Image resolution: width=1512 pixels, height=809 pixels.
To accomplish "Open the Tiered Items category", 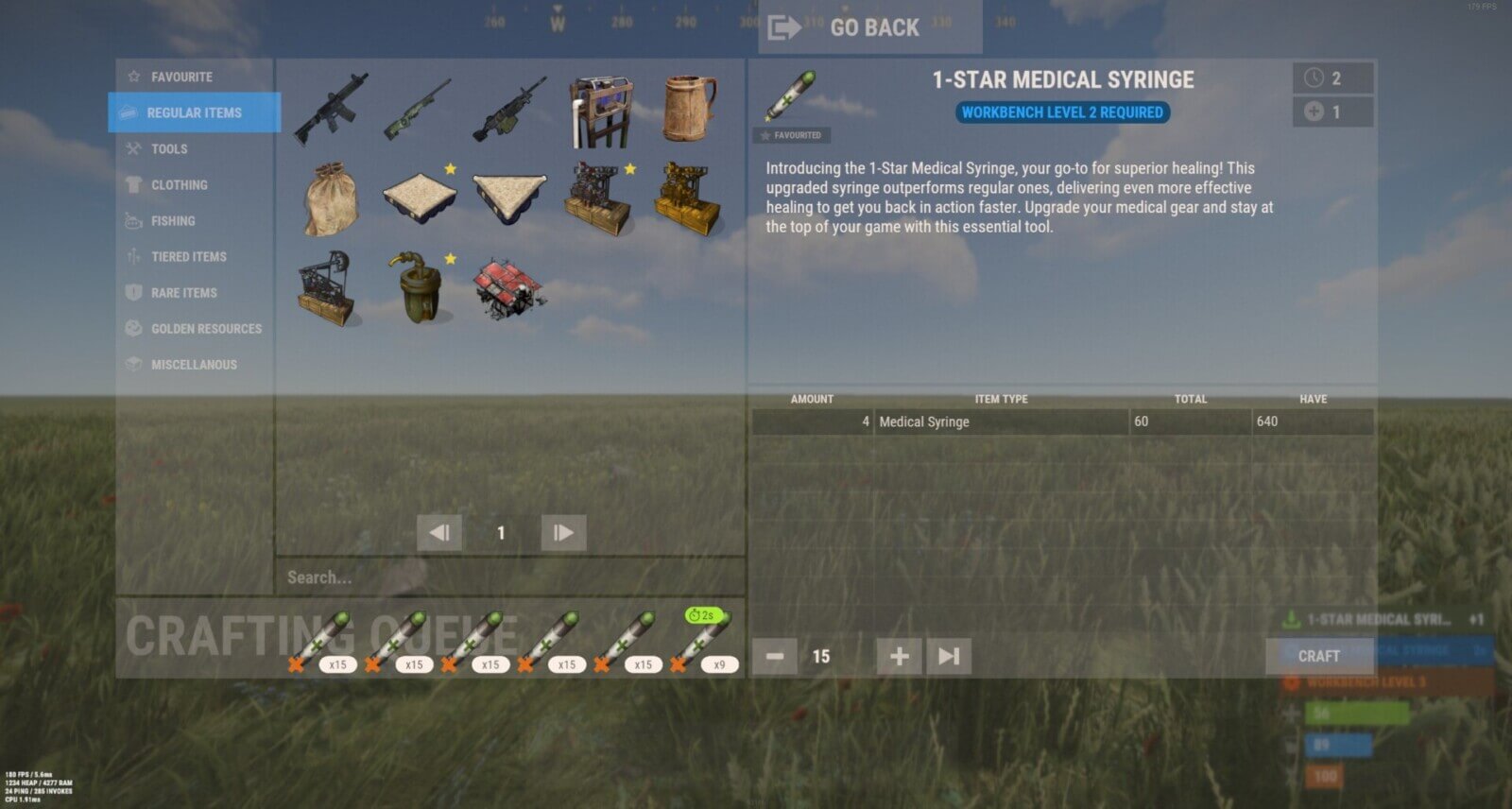I will [188, 256].
